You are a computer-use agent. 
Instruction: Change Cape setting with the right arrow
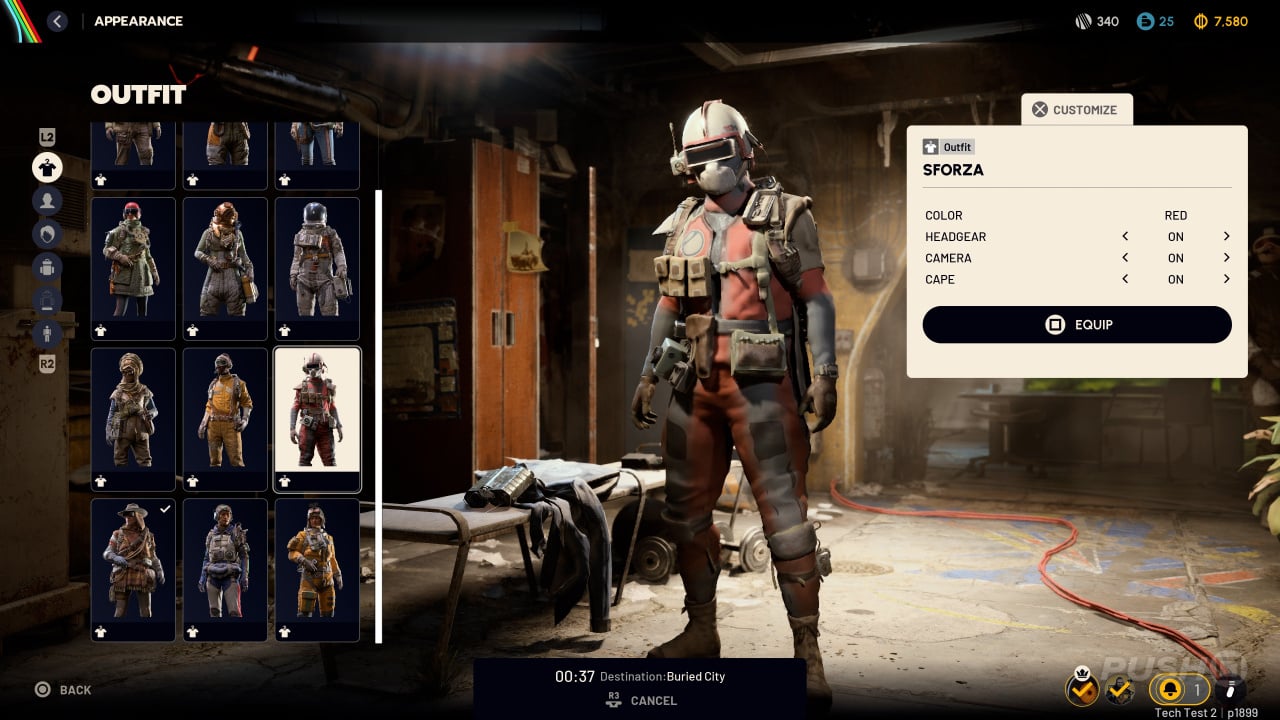pos(1226,280)
